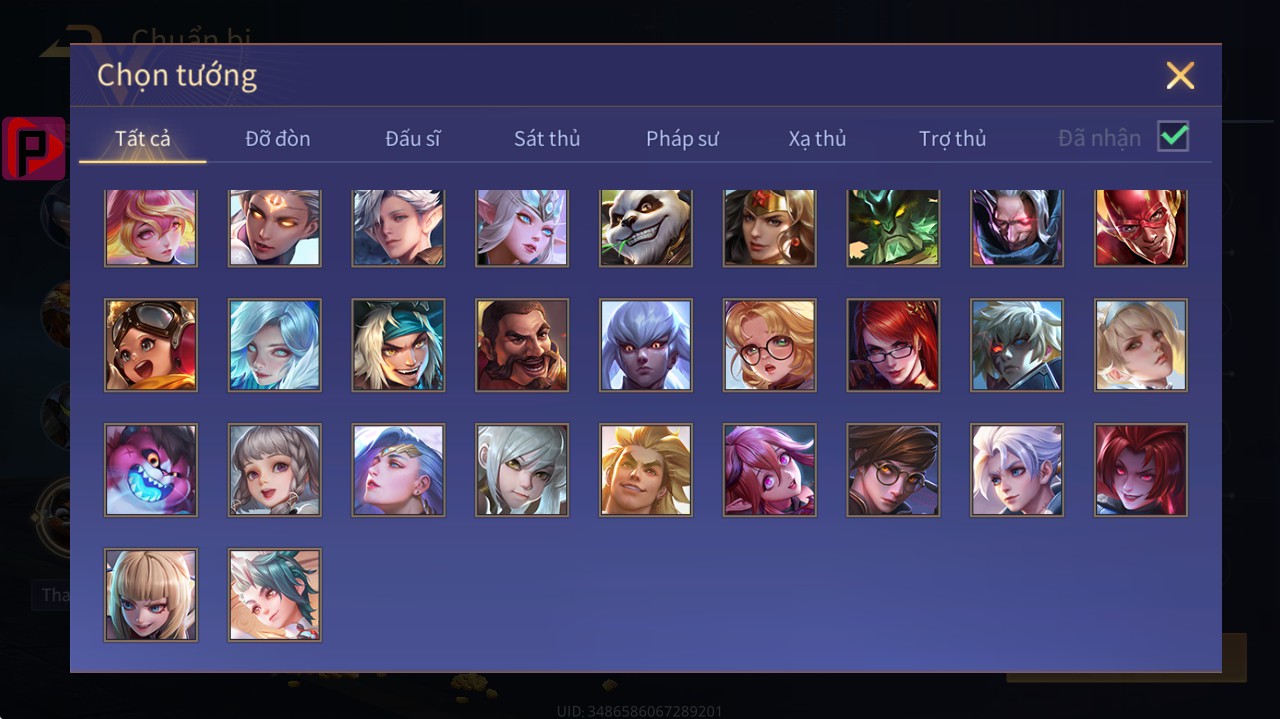
Task: Select the red-masked Flash hero portrait
Action: click(1141, 228)
